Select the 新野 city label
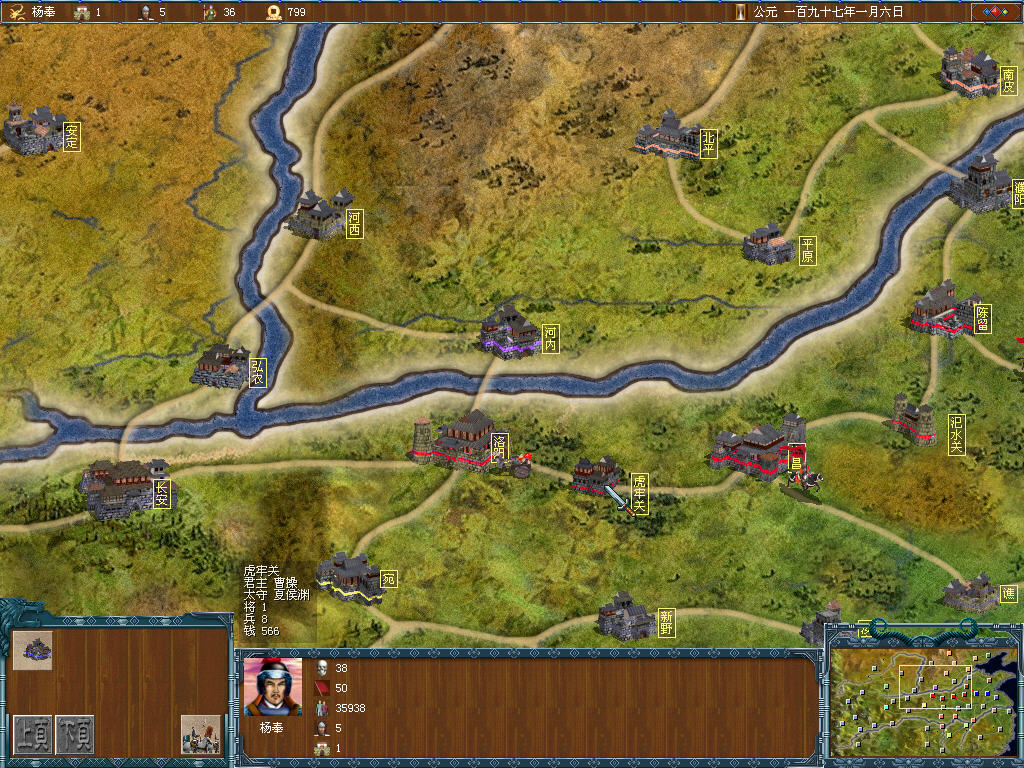Image resolution: width=1024 pixels, height=768 pixels. [x=666, y=623]
